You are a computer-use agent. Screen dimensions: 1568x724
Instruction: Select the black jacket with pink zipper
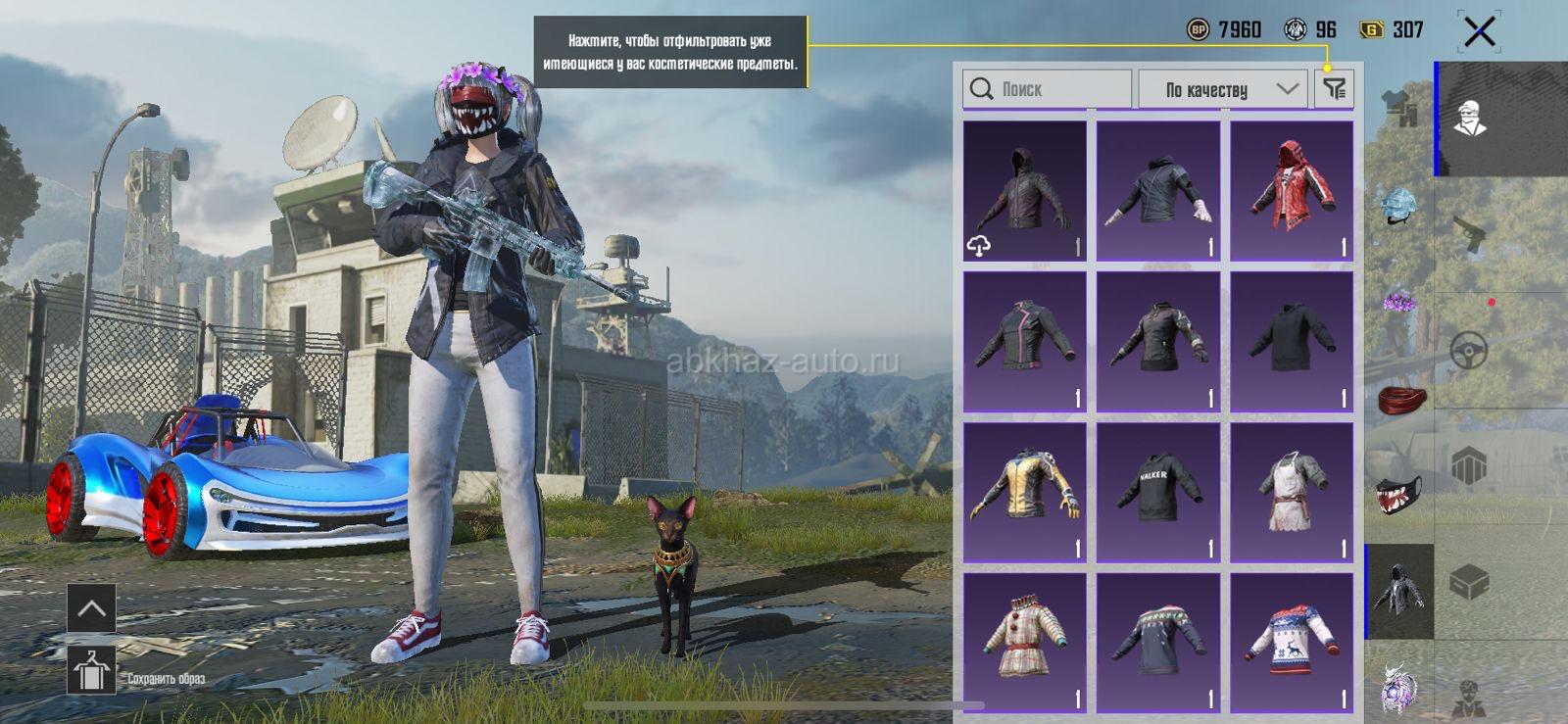point(1025,341)
